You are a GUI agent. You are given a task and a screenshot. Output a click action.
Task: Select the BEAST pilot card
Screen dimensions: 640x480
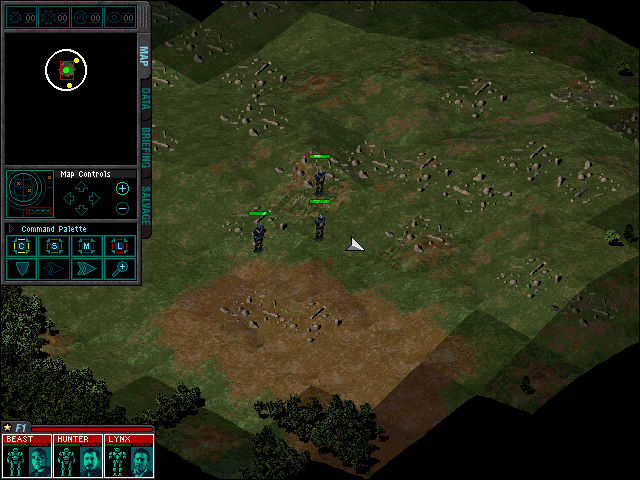pyautogui.click(x=28, y=456)
